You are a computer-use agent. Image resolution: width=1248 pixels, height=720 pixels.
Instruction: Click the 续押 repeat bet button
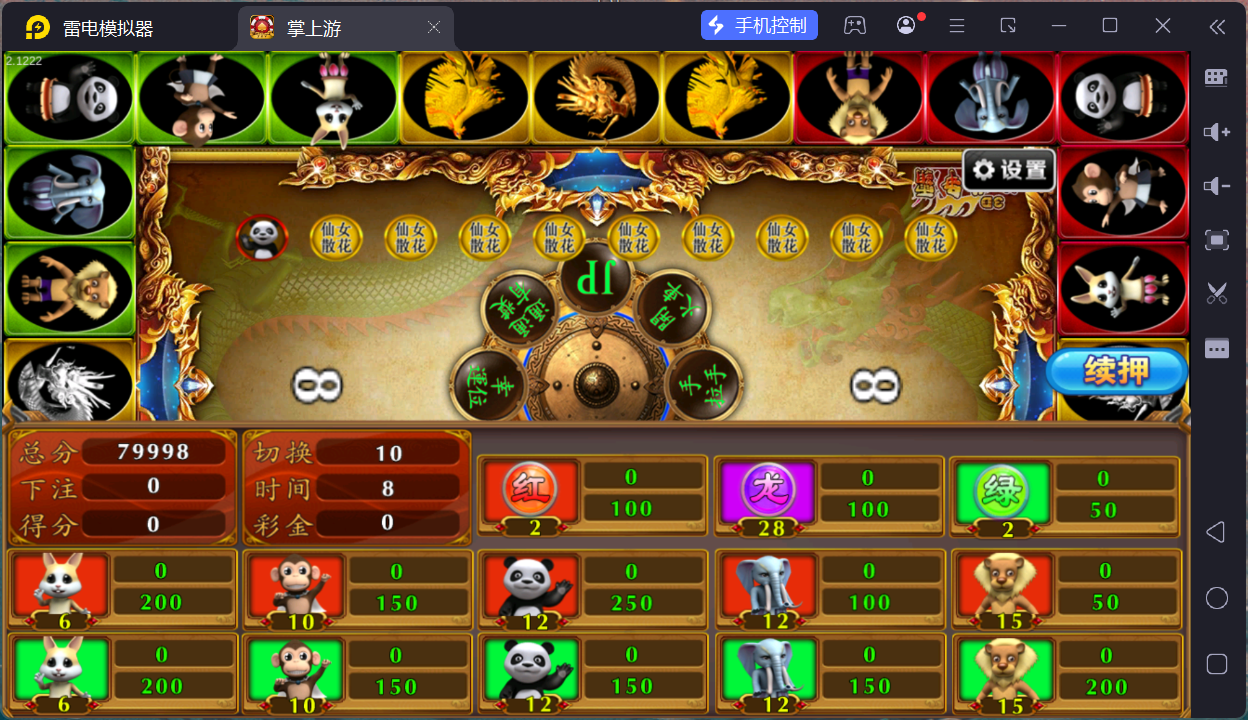(1116, 372)
